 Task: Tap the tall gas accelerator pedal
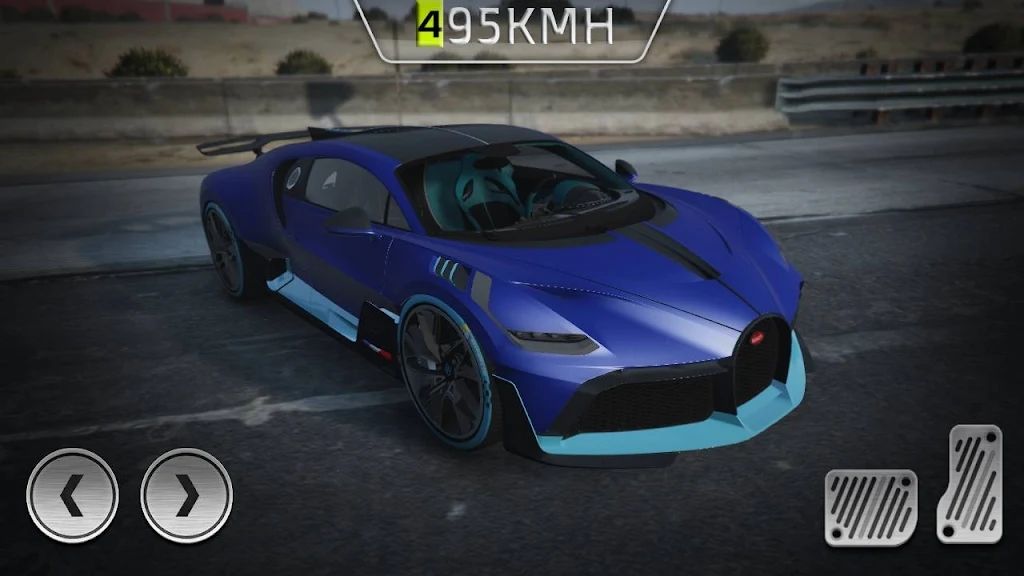969,484
